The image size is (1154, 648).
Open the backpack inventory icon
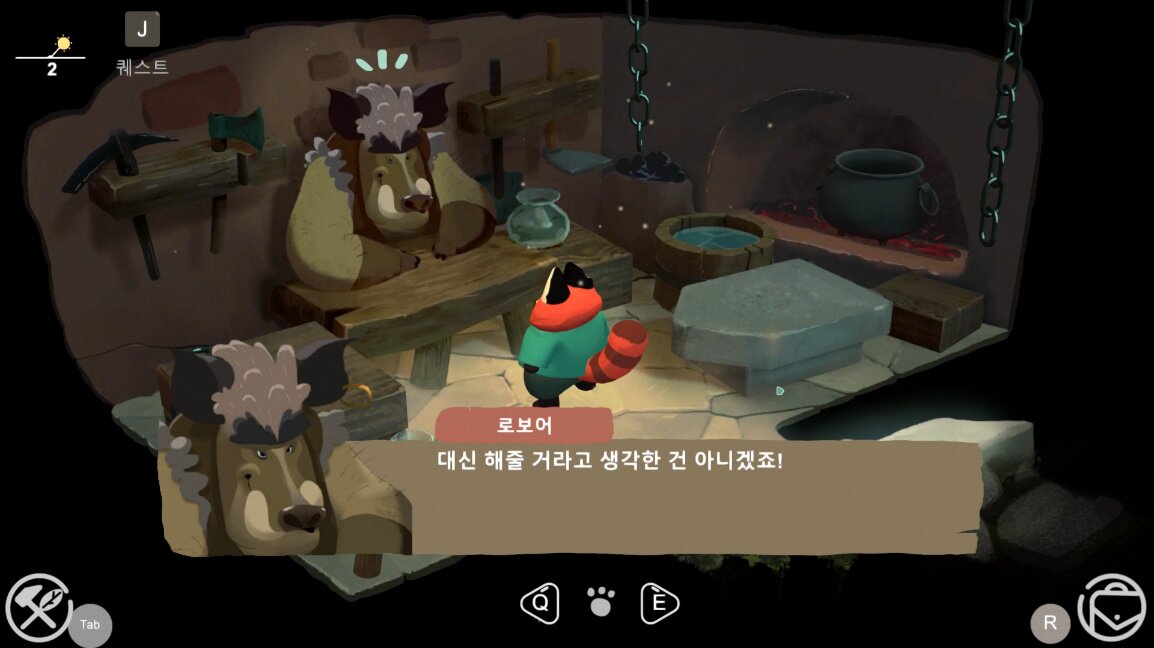tap(1112, 607)
